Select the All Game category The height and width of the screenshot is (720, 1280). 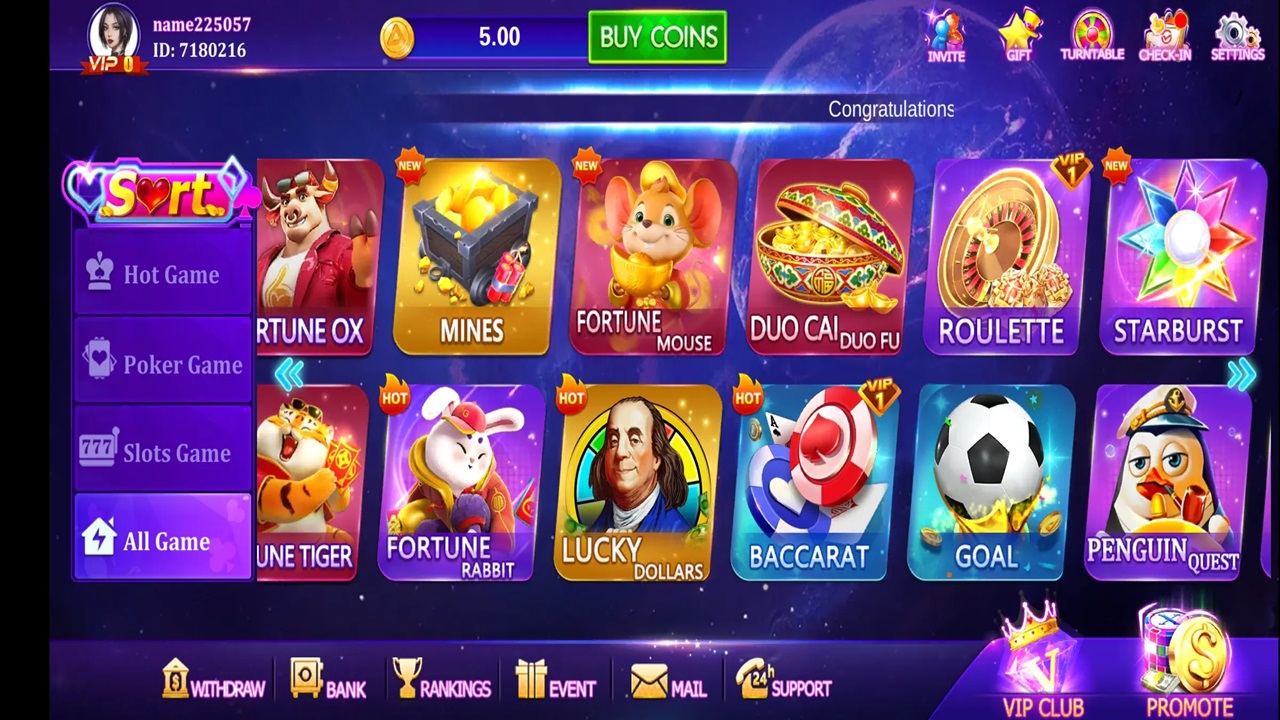(163, 540)
